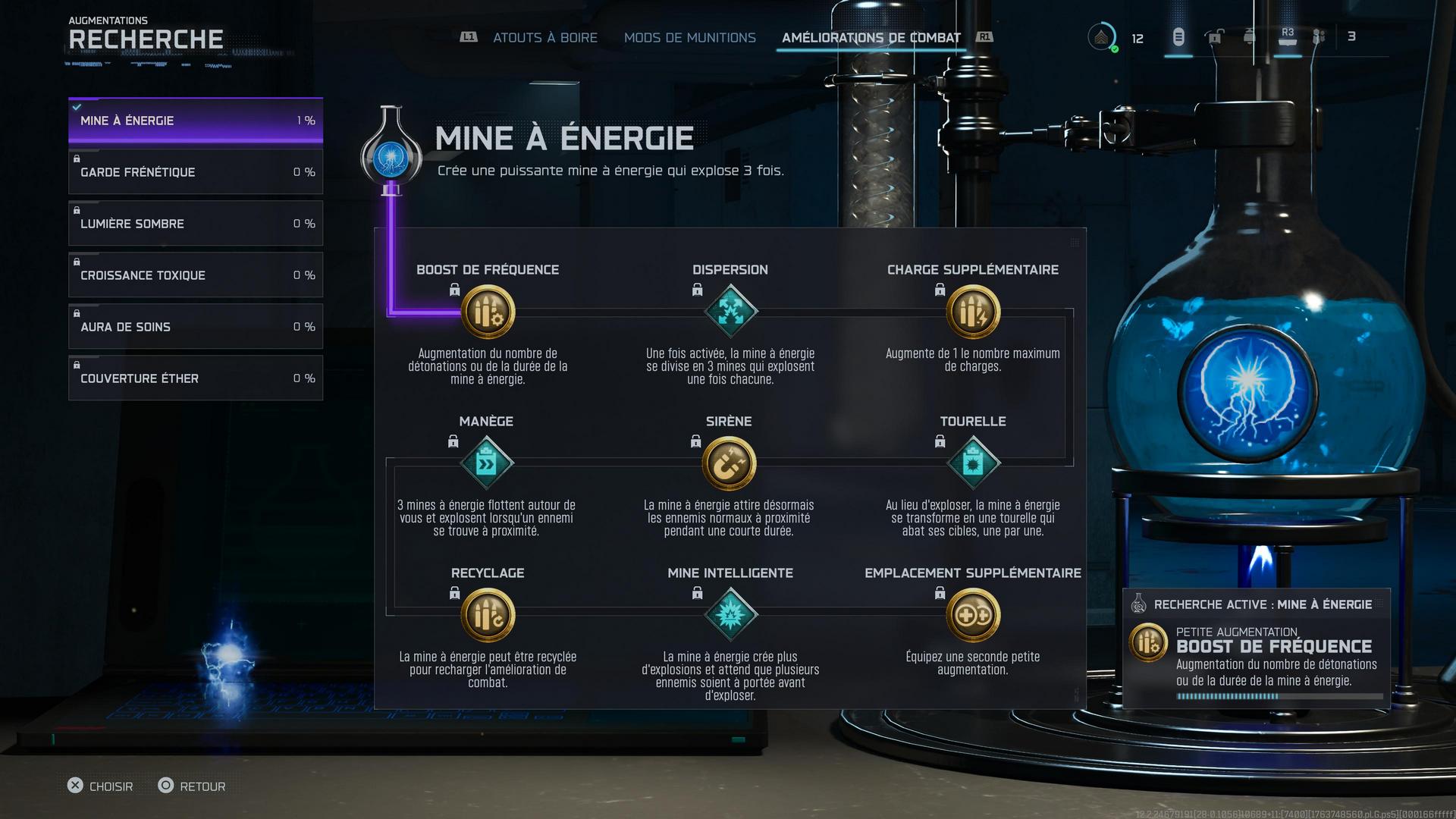
Task: Pick the Sirène magnet augmentation icon
Action: pos(729,463)
